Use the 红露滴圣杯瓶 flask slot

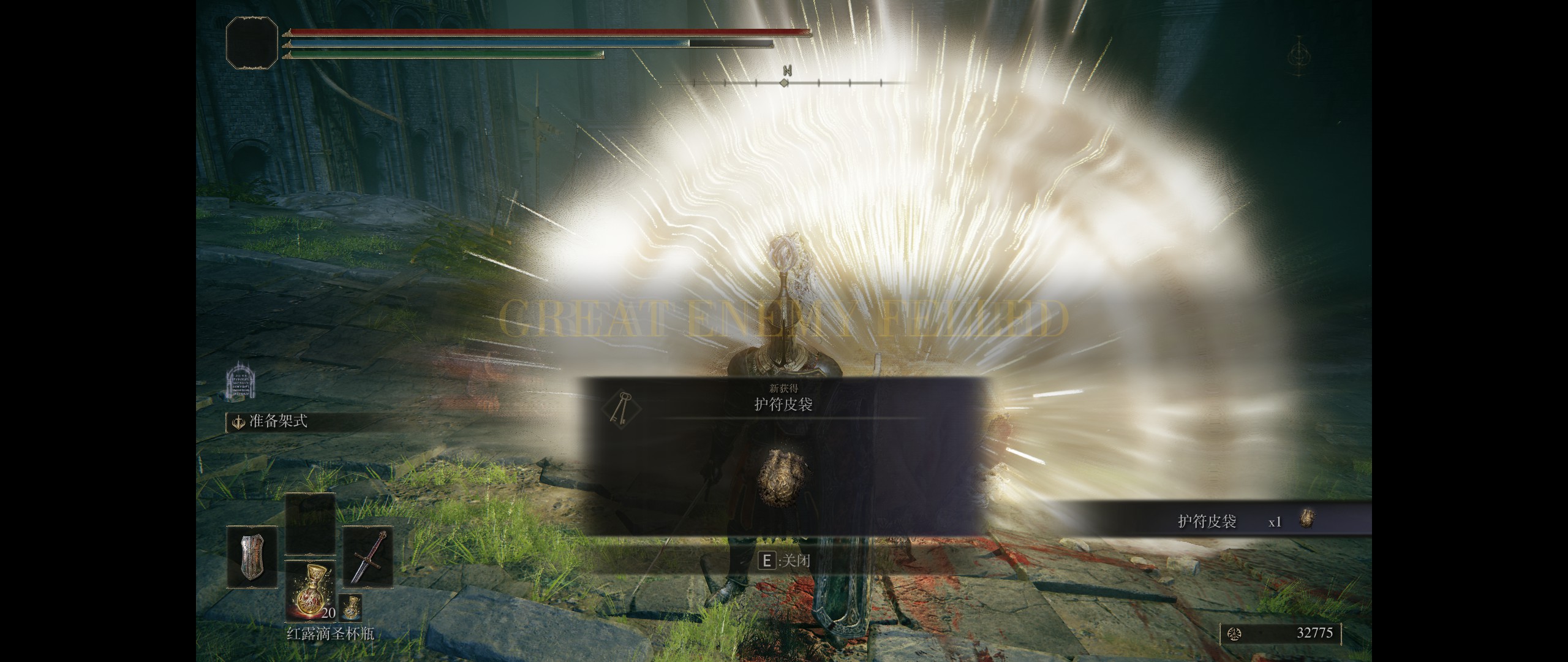[310, 589]
